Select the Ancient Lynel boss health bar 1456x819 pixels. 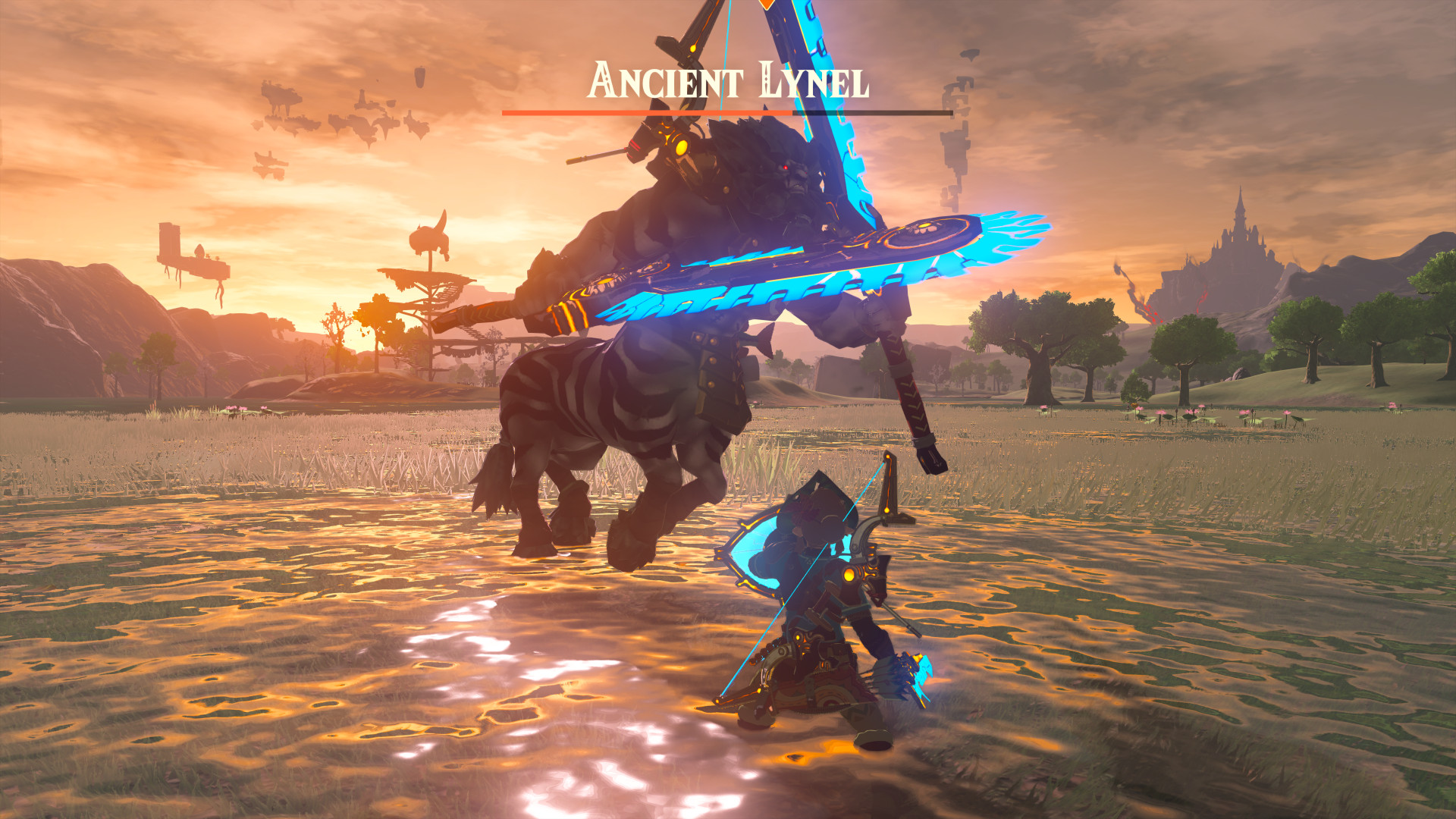(725, 112)
